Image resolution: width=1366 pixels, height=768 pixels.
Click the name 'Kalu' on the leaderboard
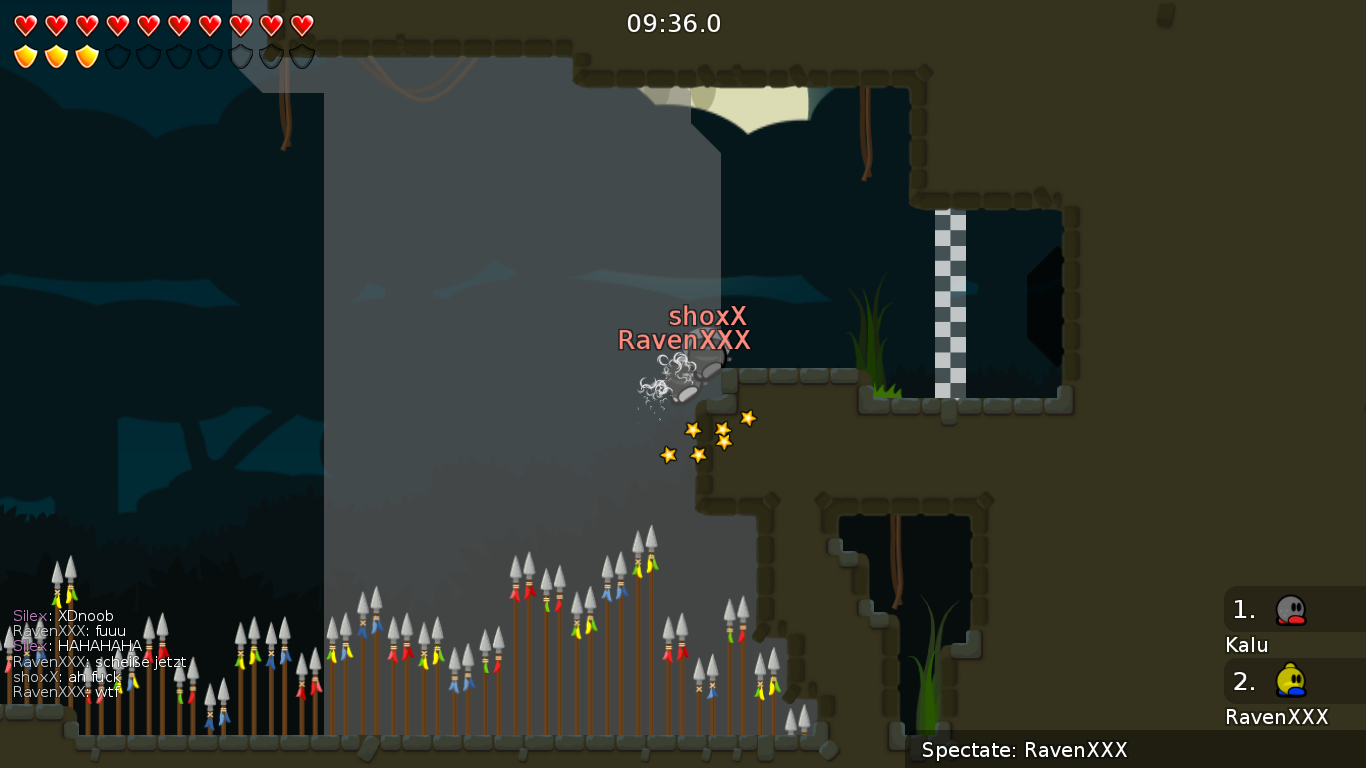(1246, 645)
